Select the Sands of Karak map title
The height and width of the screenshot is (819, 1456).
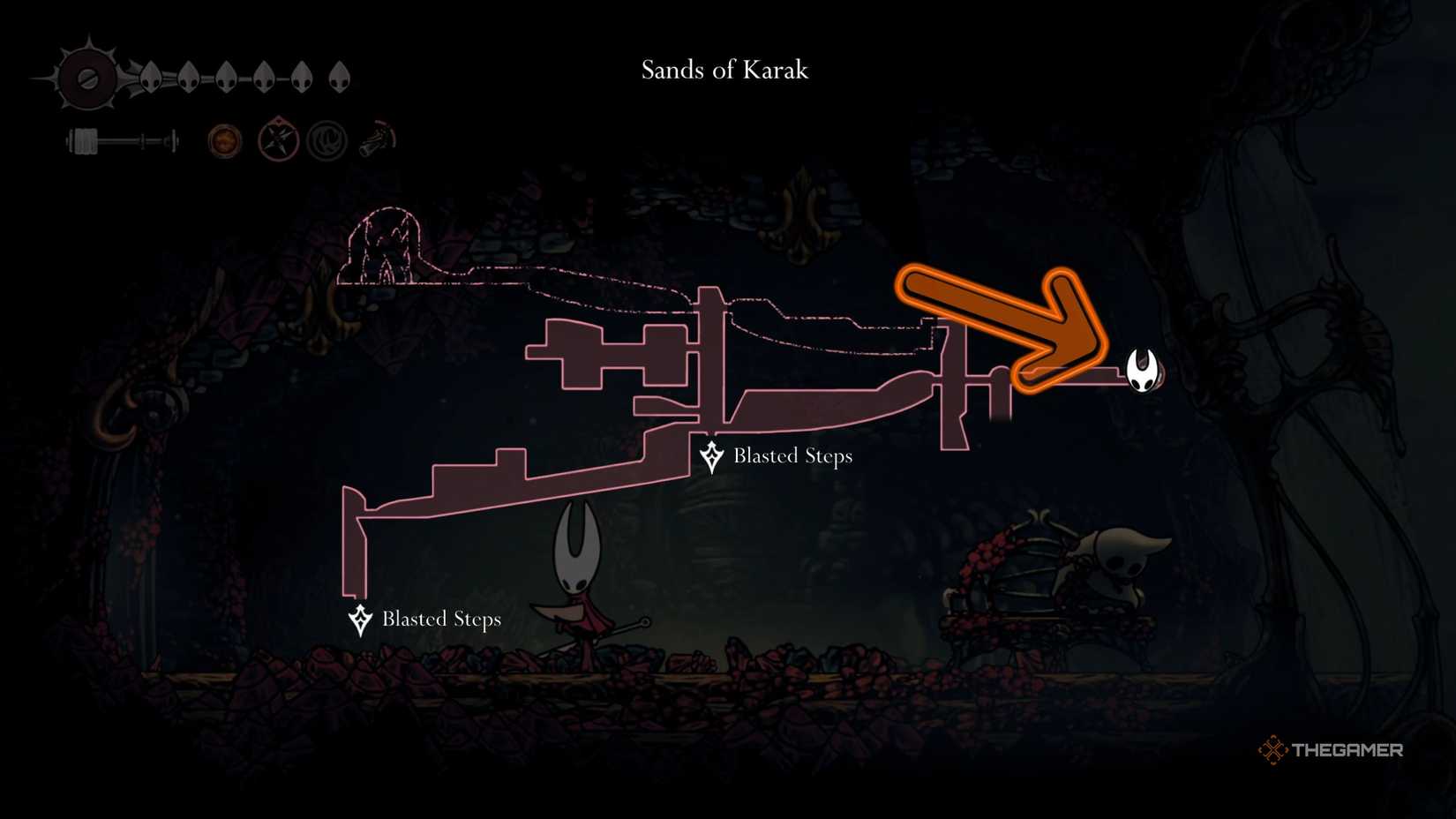724,71
